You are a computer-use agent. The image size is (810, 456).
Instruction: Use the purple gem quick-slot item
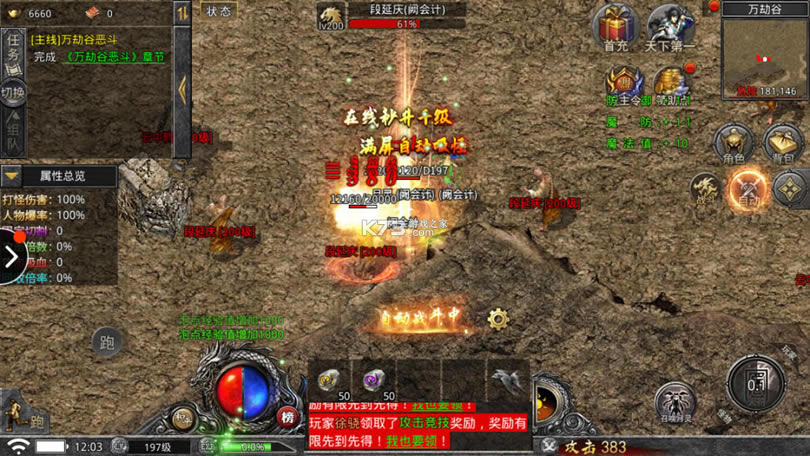(373, 380)
